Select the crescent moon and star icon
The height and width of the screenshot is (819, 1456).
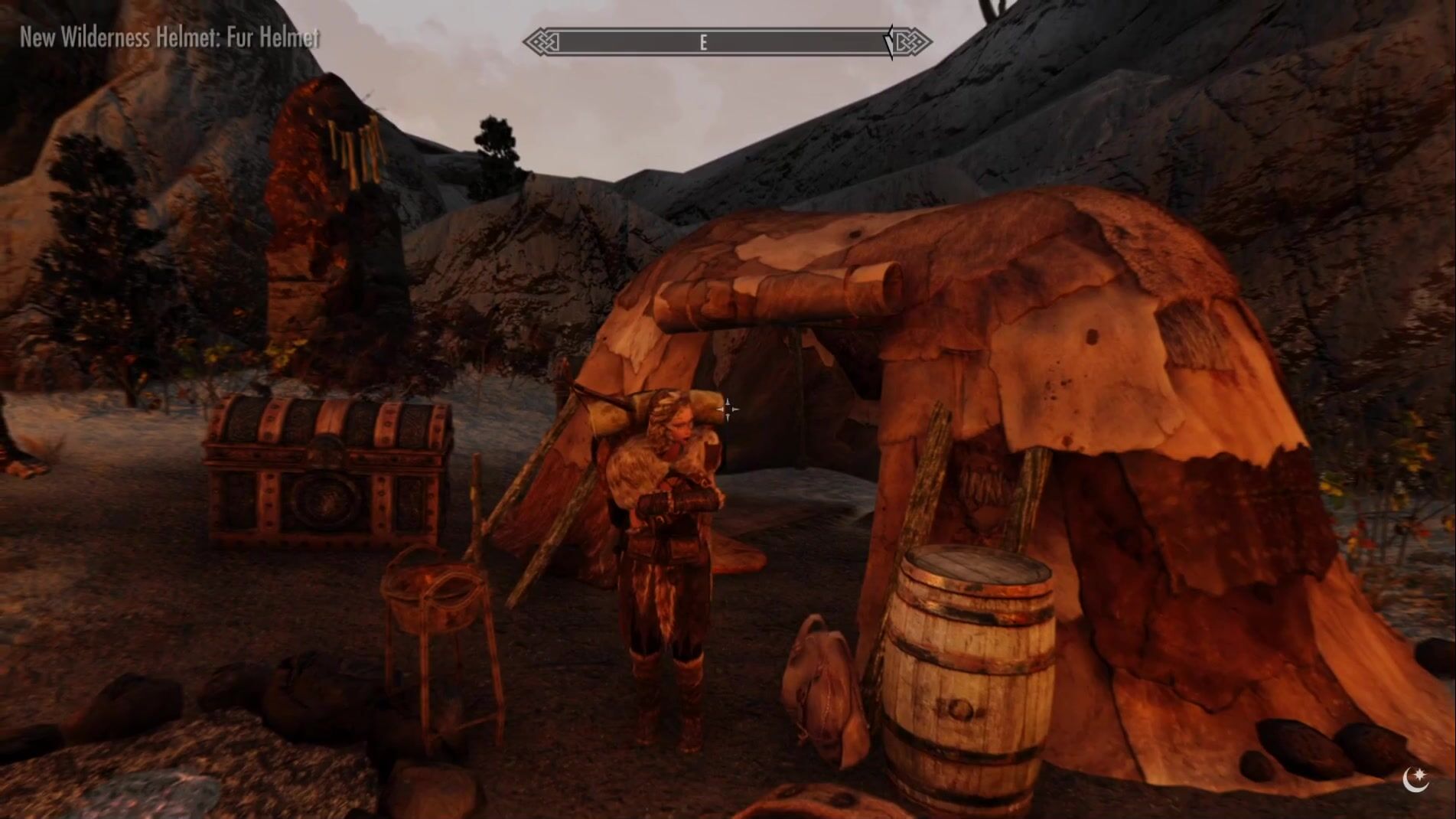pyautogui.click(x=1415, y=779)
